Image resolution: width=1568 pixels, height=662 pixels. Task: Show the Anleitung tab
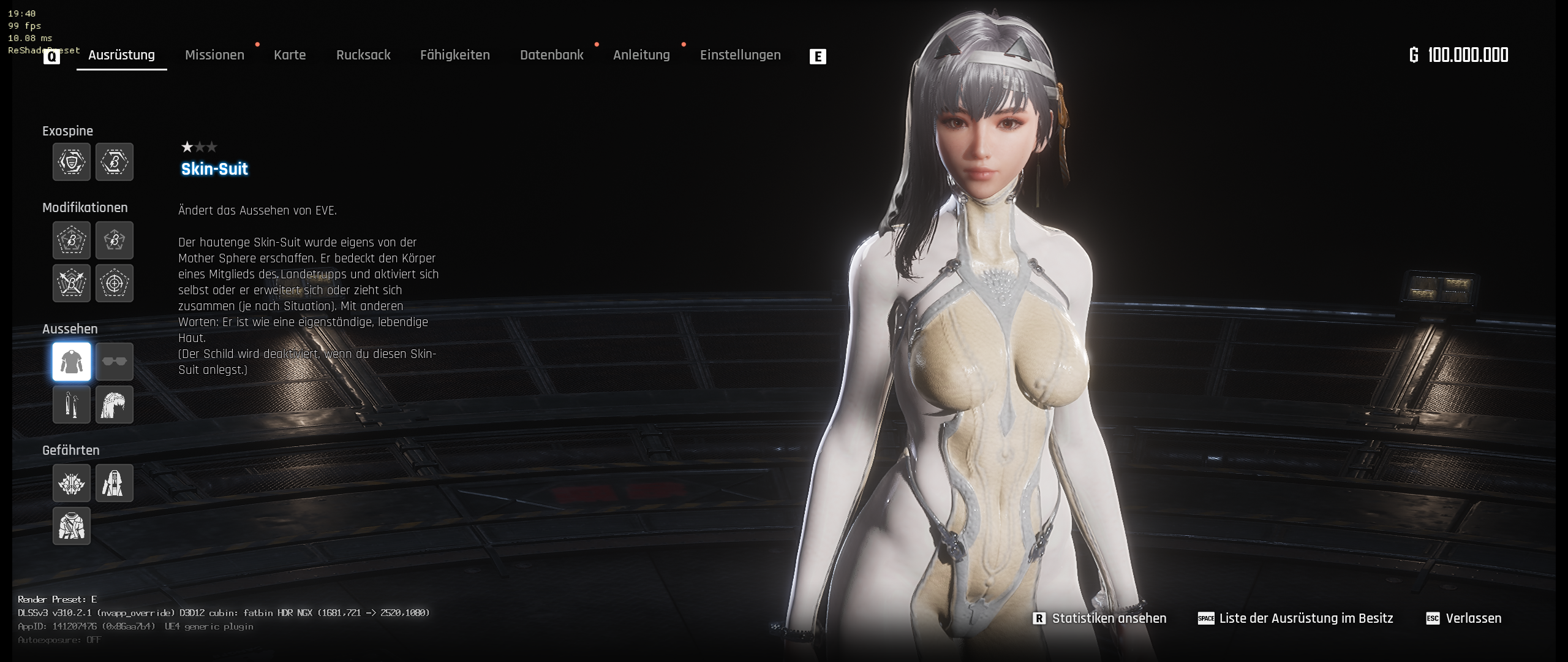point(641,55)
